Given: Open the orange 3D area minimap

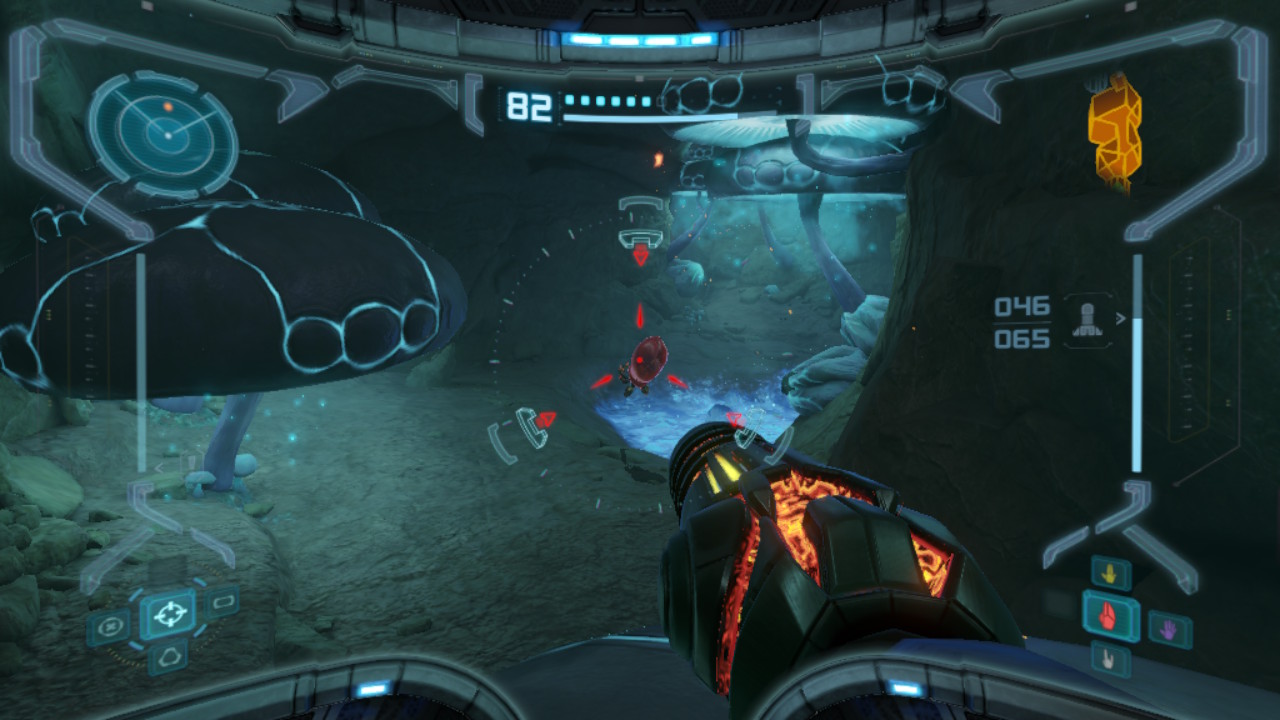Looking at the screenshot, I should (1115, 128).
